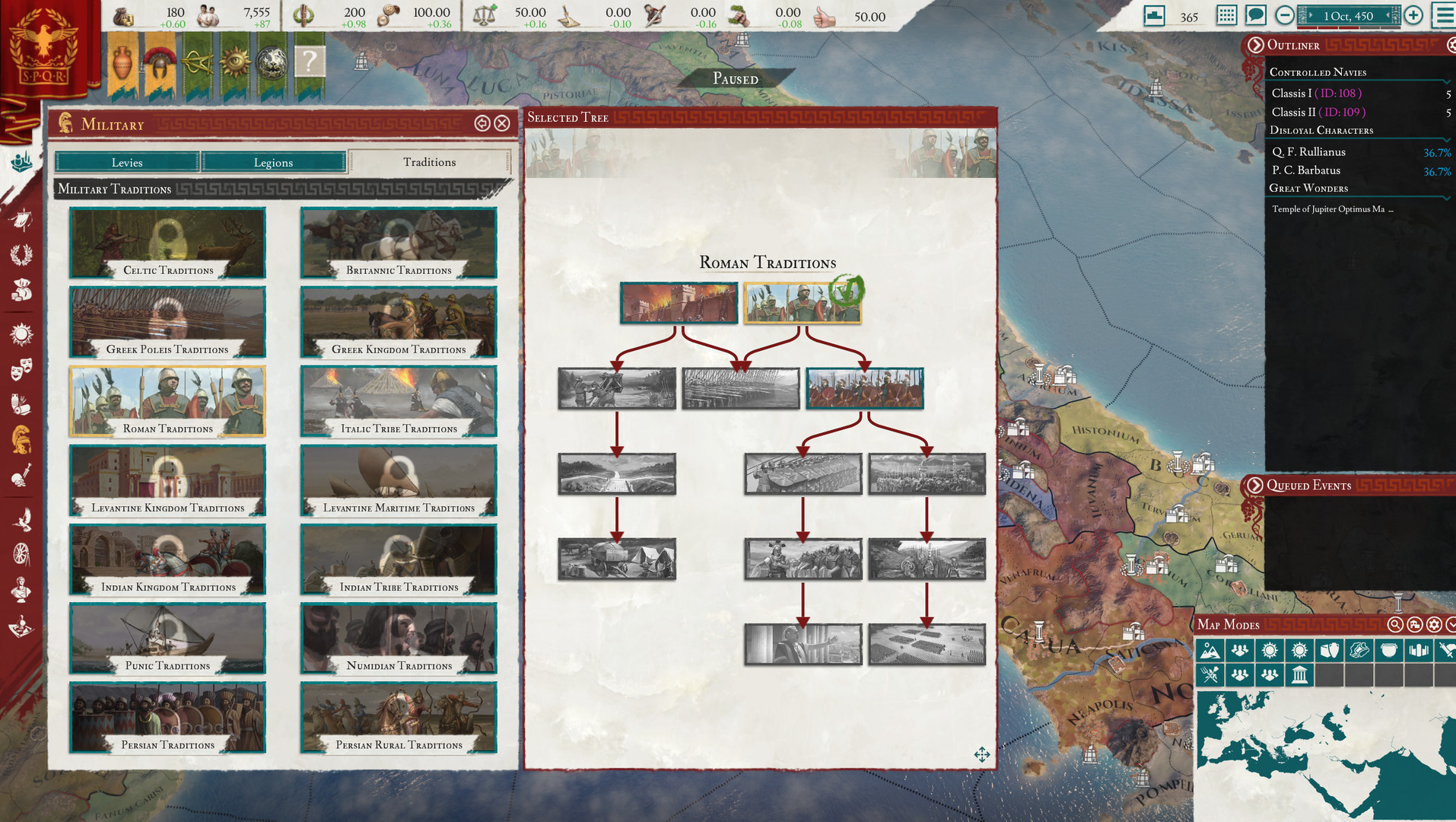Image resolution: width=1456 pixels, height=822 pixels.
Task: Select the population map mode icon
Action: pyautogui.click(x=1240, y=650)
